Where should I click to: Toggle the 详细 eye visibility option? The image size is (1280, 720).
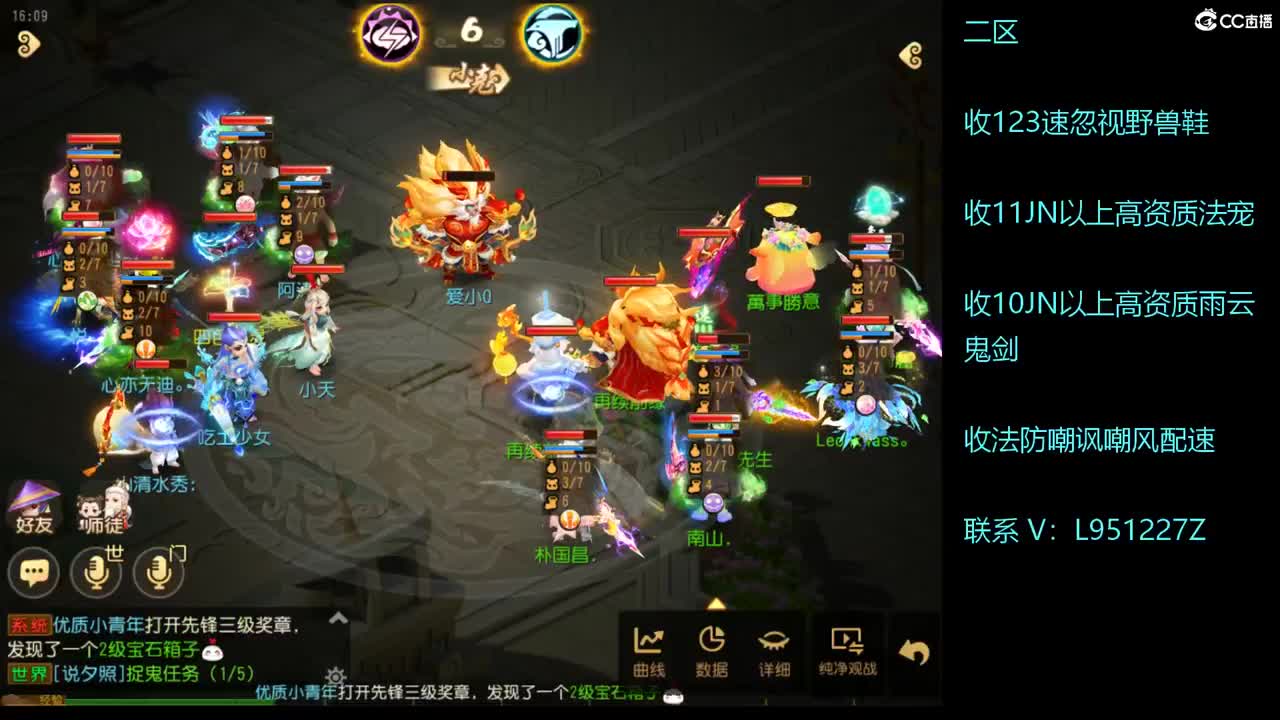pos(774,650)
